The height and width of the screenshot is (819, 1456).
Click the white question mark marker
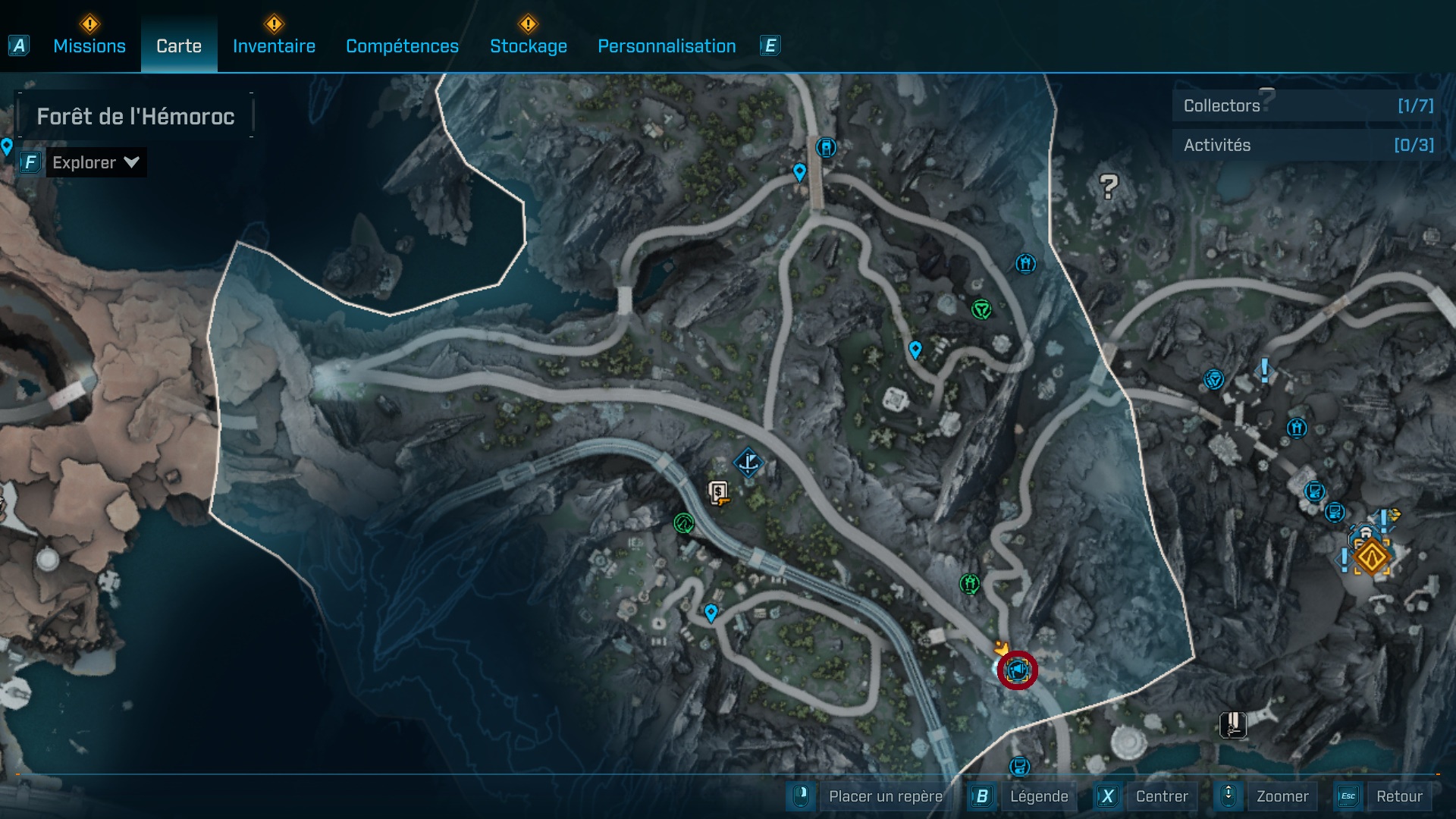point(1109,186)
